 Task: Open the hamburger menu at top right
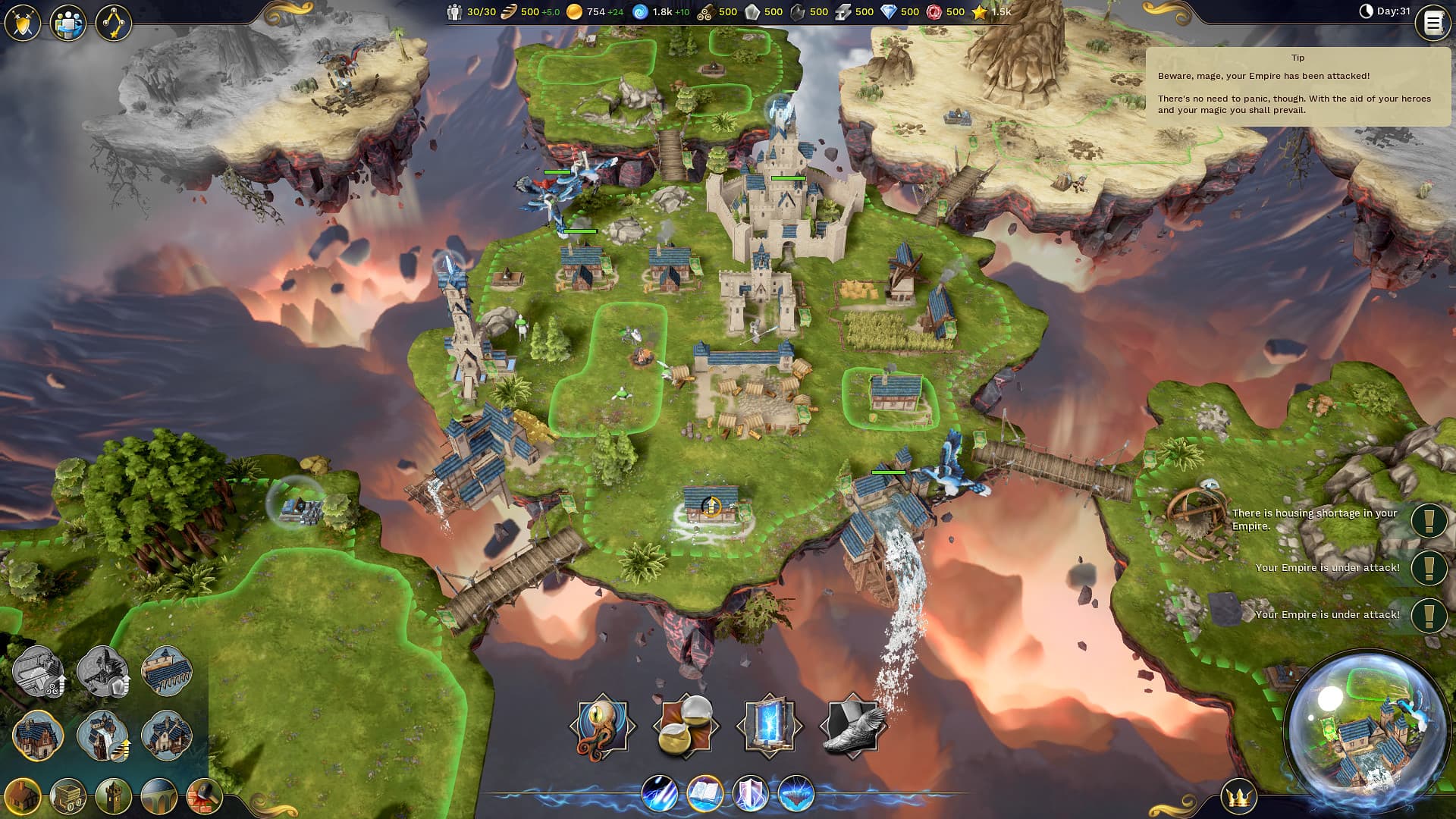tap(1432, 23)
